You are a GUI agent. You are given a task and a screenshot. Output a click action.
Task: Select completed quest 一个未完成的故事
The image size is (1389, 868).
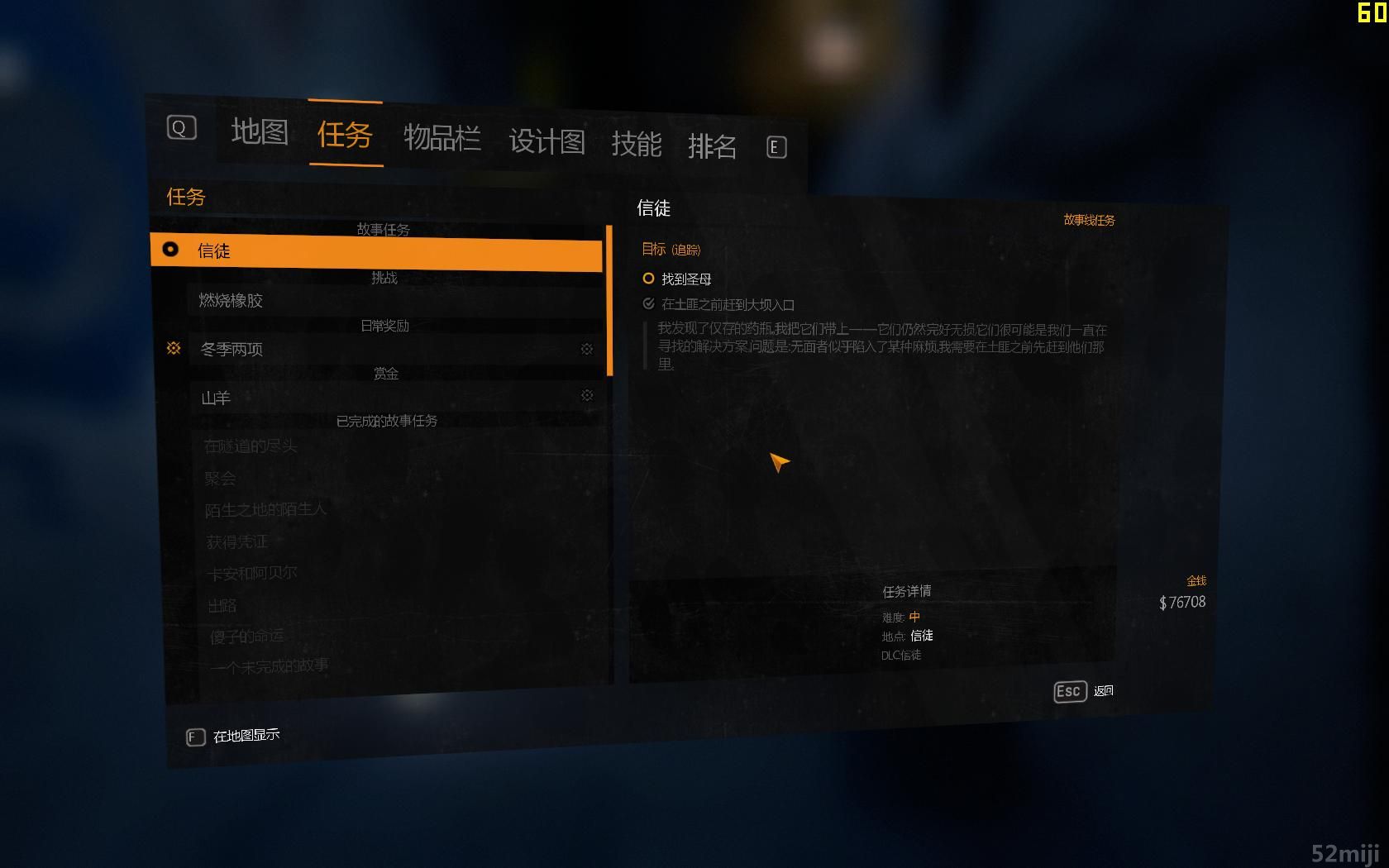coord(269,666)
